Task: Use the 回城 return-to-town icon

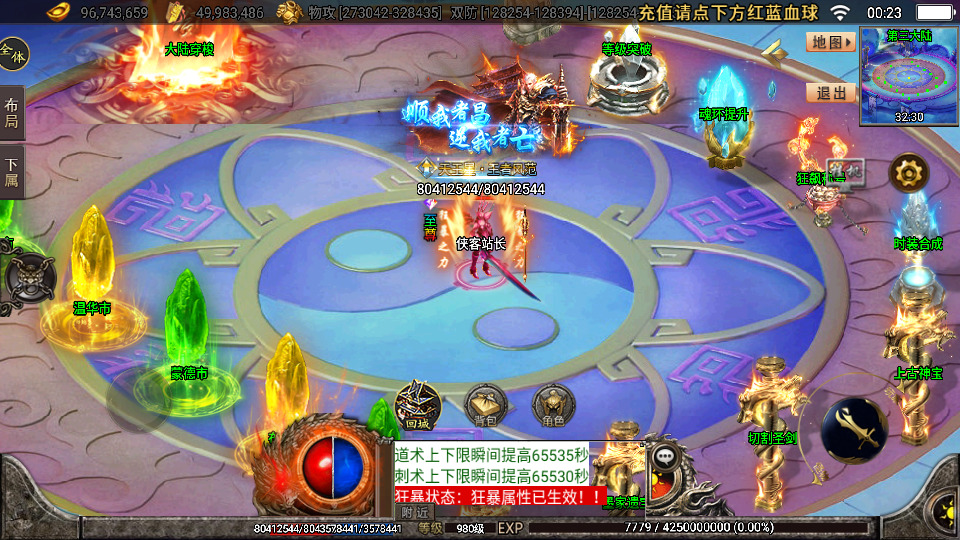Action: pos(417,405)
